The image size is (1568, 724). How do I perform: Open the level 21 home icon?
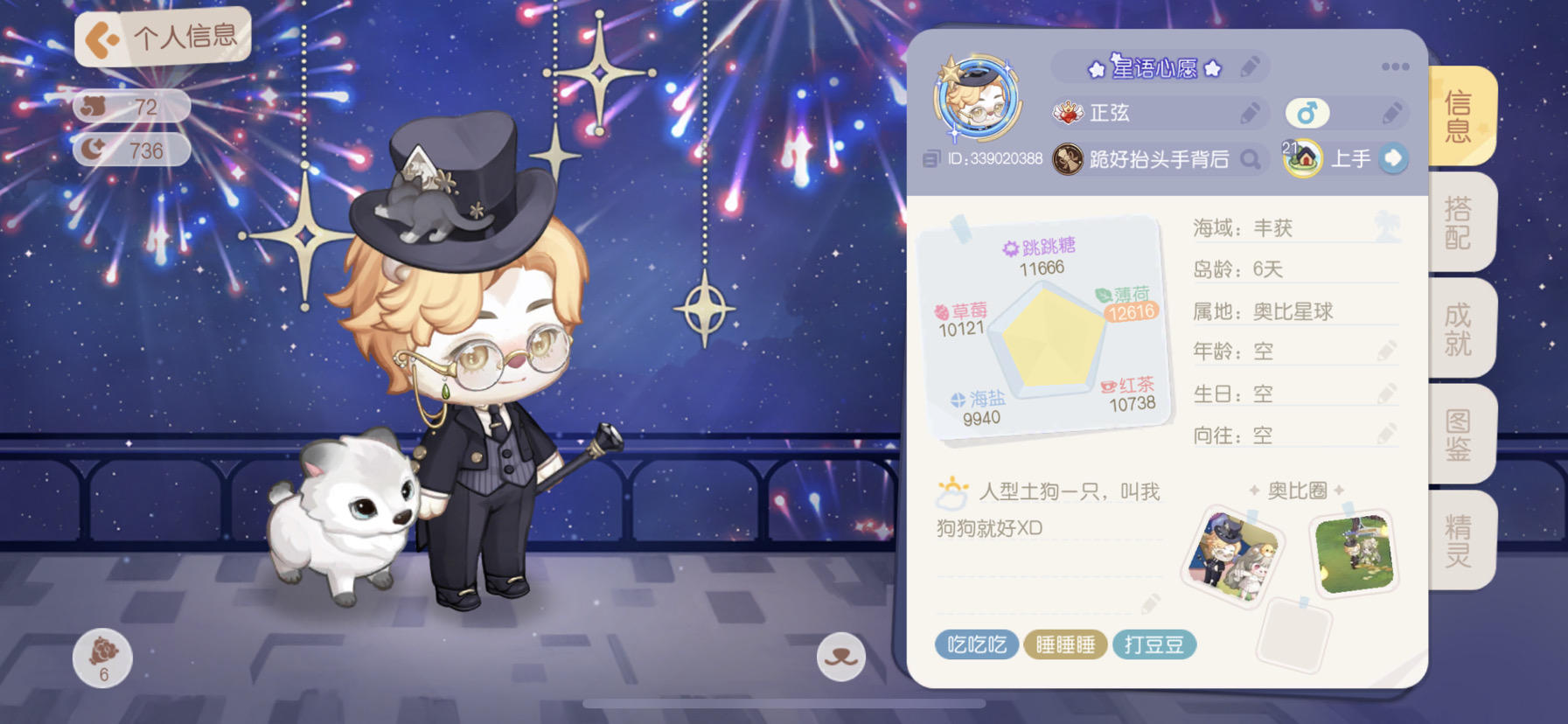pyautogui.click(x=1302, y=158)
